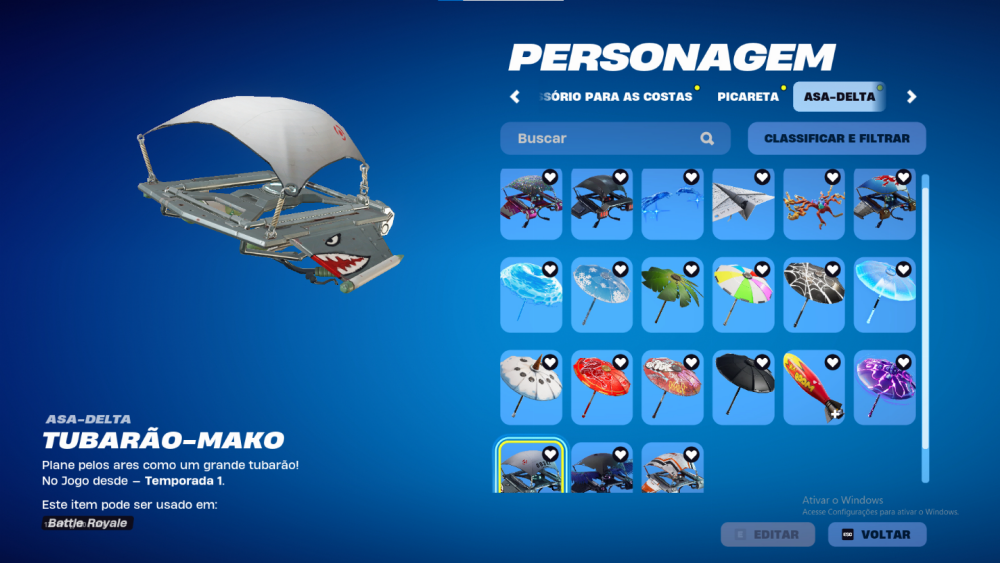Viewport: 1000px width, 563px height.
Task: Choose the snowflake umbrella
Action: [x=601, y=294]
